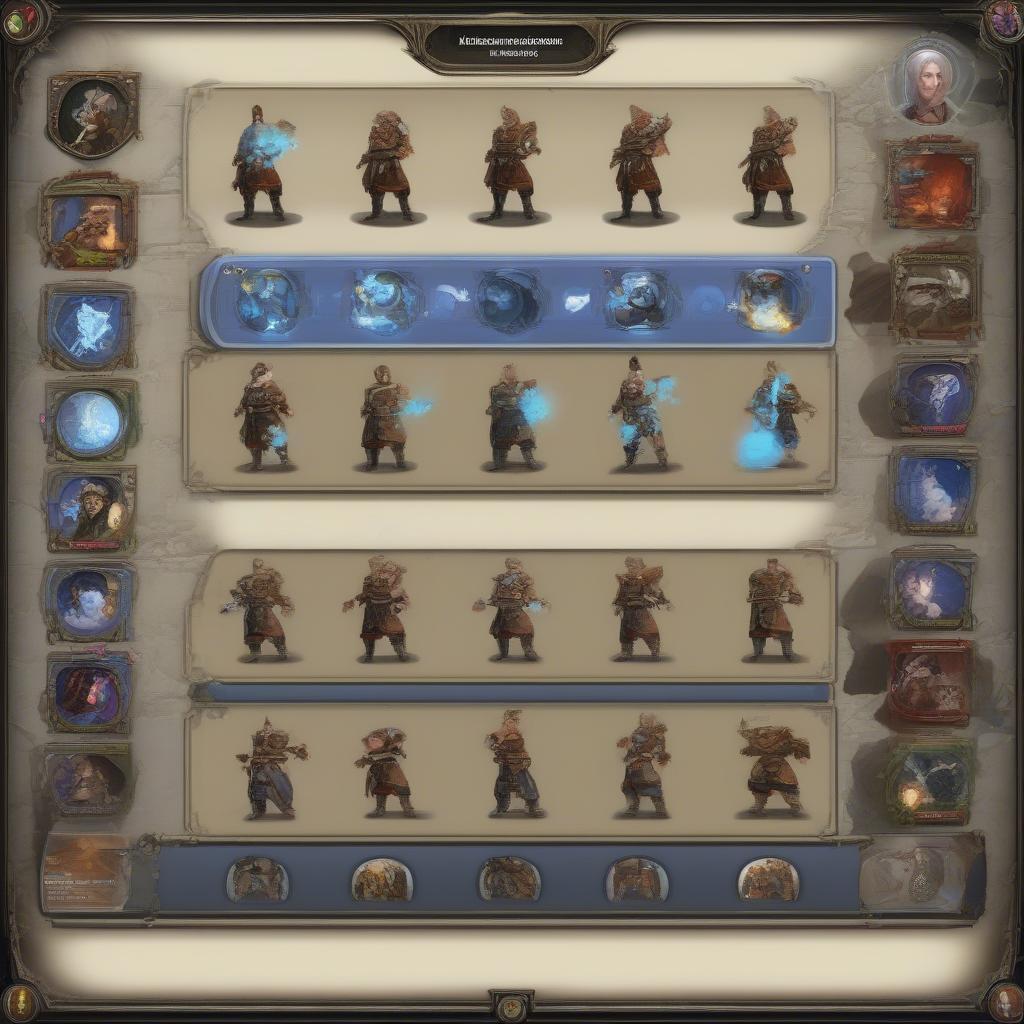Select the green-framed glowing card icon

[929, 781]
